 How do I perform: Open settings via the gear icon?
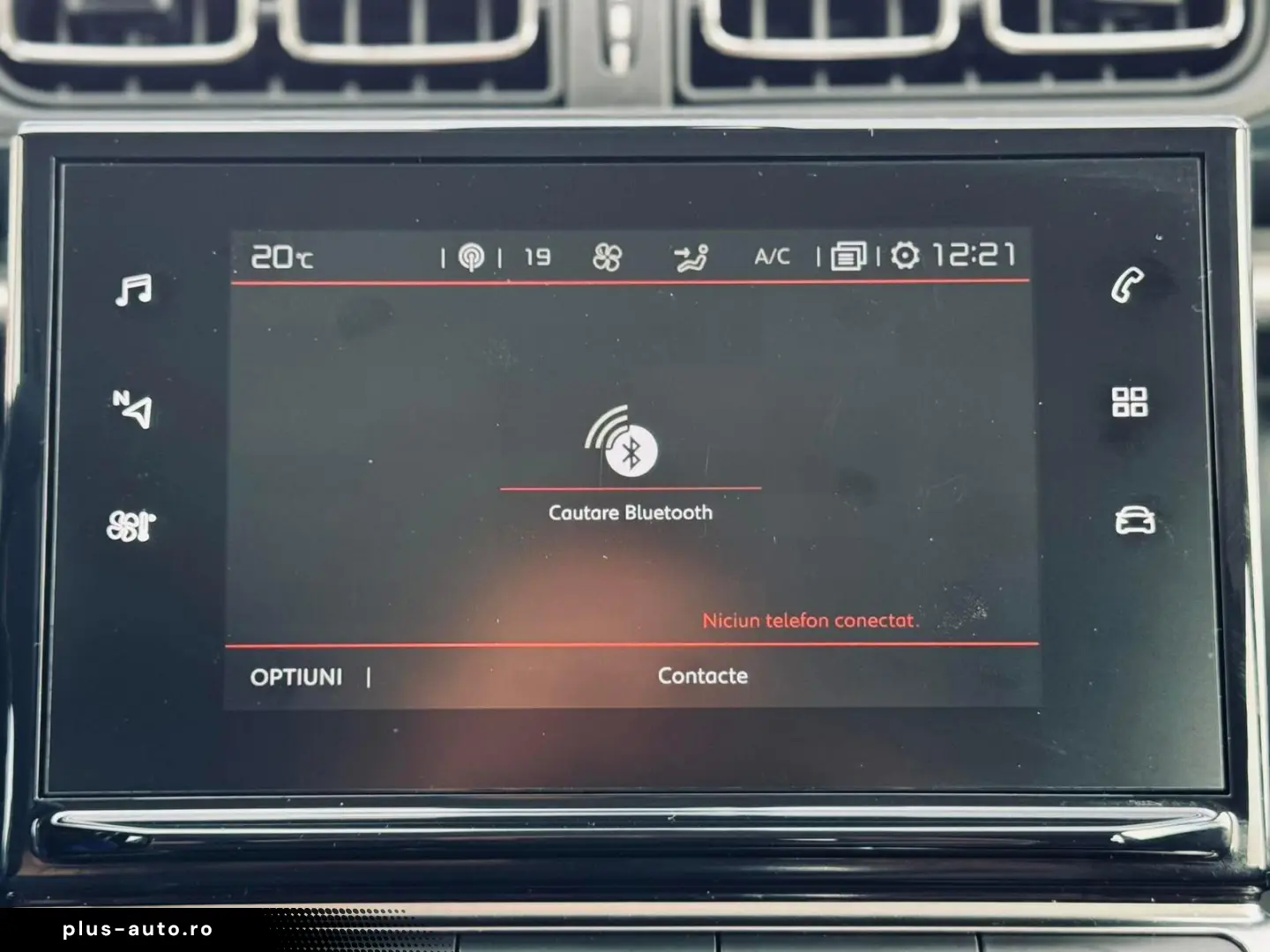(x=905, y=256)
